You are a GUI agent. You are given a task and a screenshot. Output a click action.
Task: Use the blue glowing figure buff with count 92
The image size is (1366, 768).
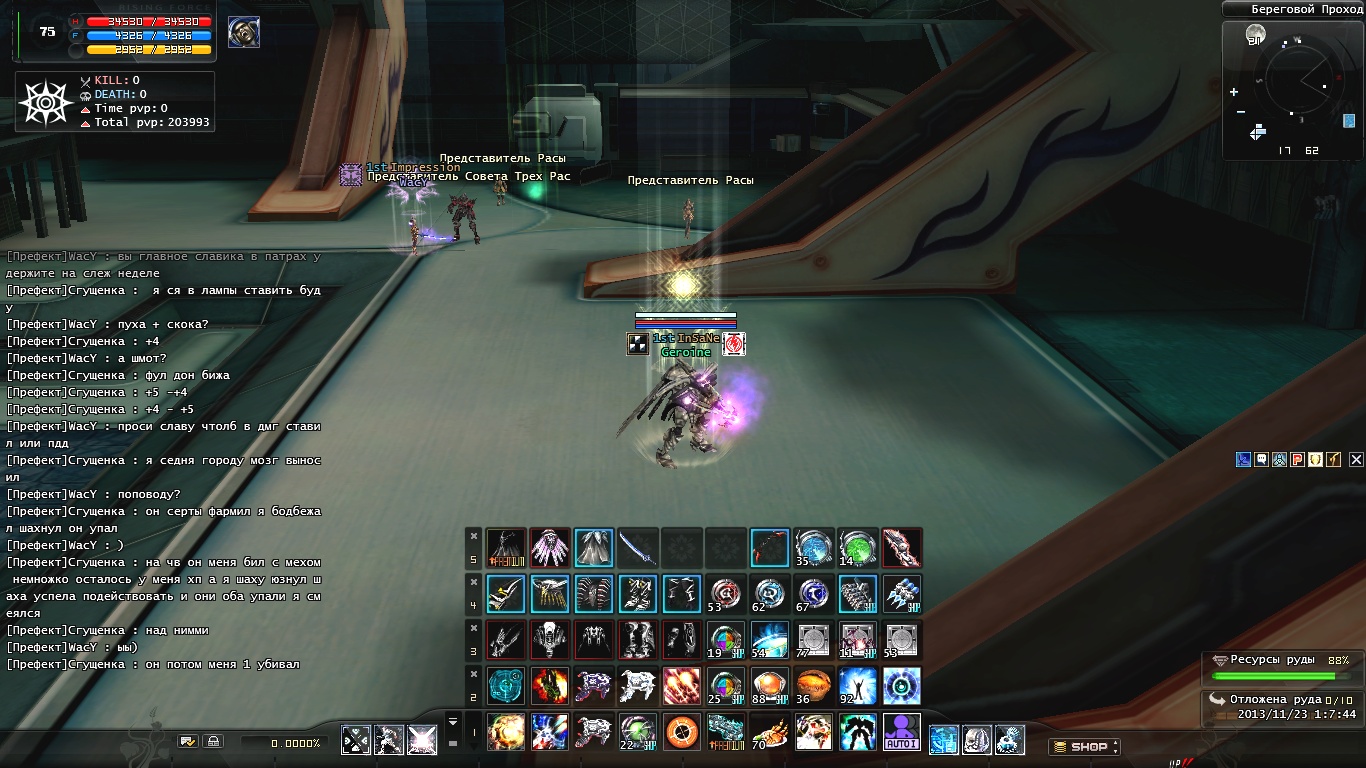coord(857,686)
